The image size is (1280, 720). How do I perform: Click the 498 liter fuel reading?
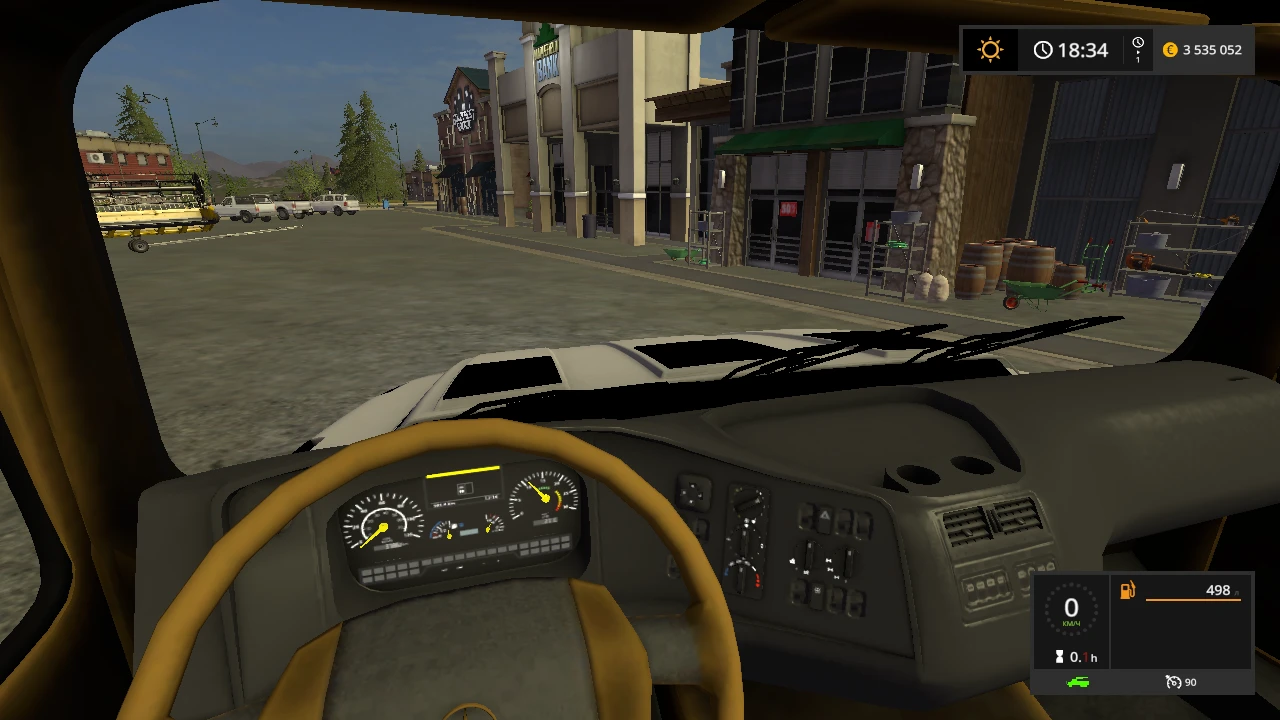[1218, 591]
